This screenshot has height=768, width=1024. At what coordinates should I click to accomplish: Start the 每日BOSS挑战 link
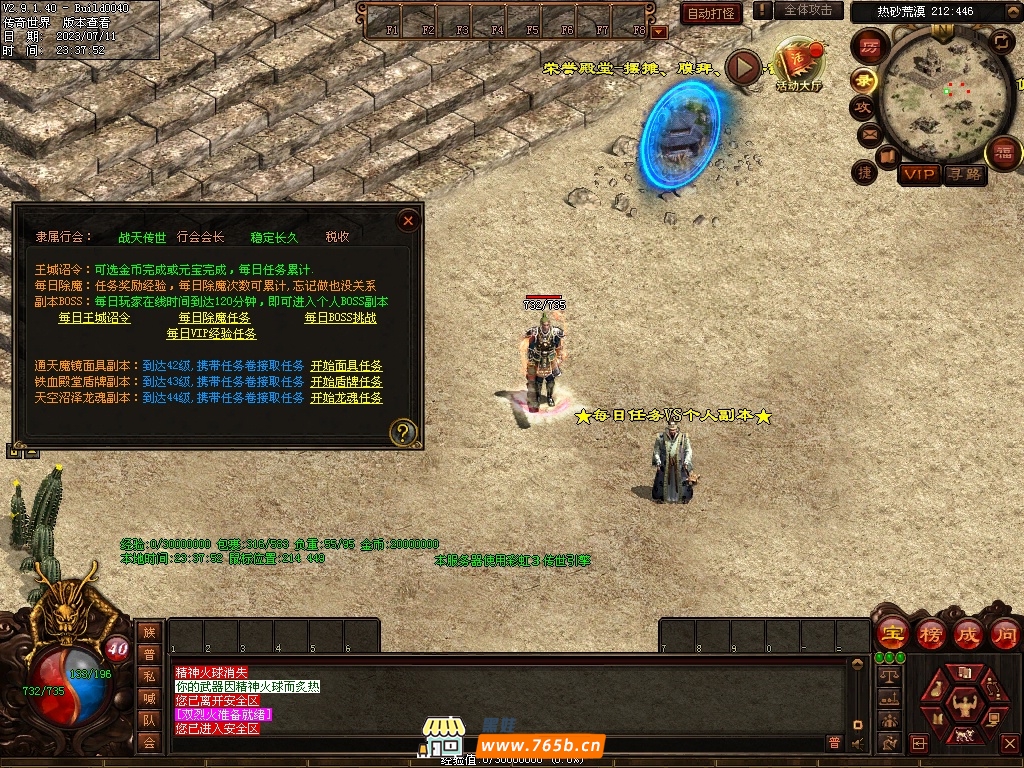click(x=340, y=318)
